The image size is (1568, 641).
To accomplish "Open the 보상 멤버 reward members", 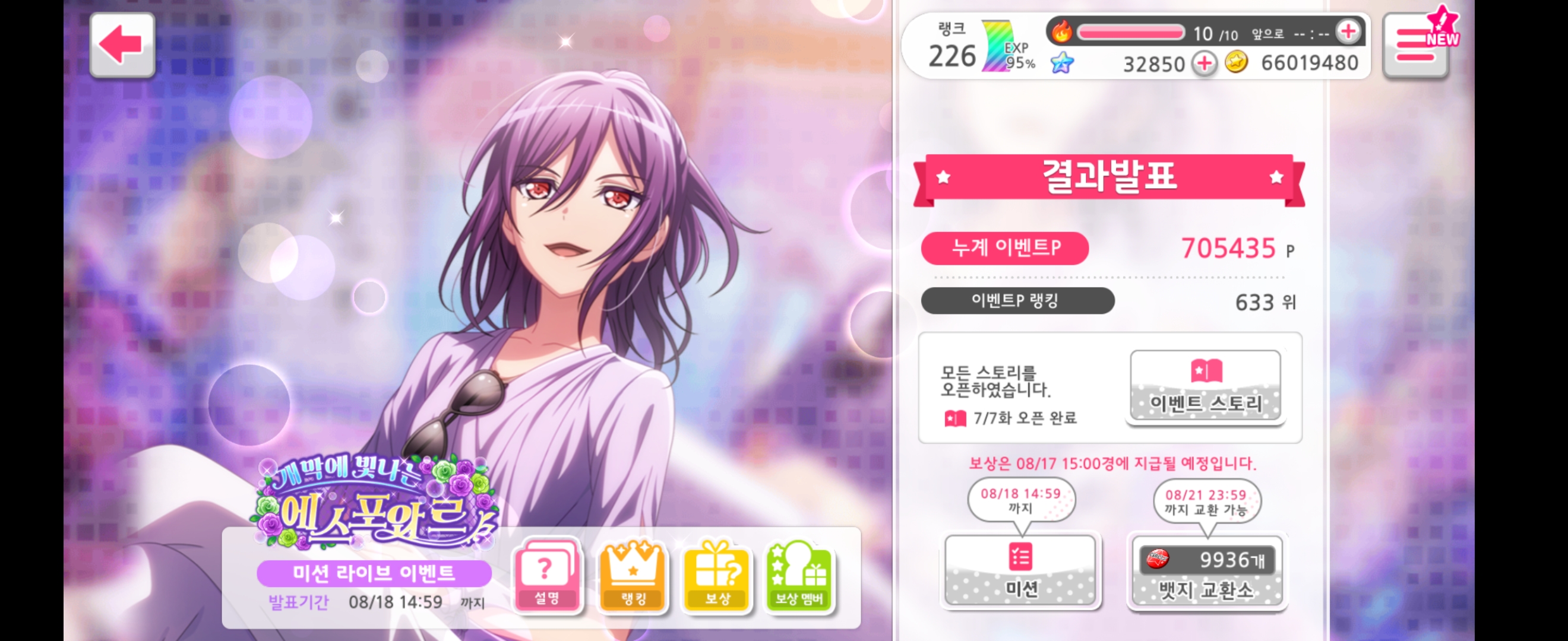I will point(799,575).
